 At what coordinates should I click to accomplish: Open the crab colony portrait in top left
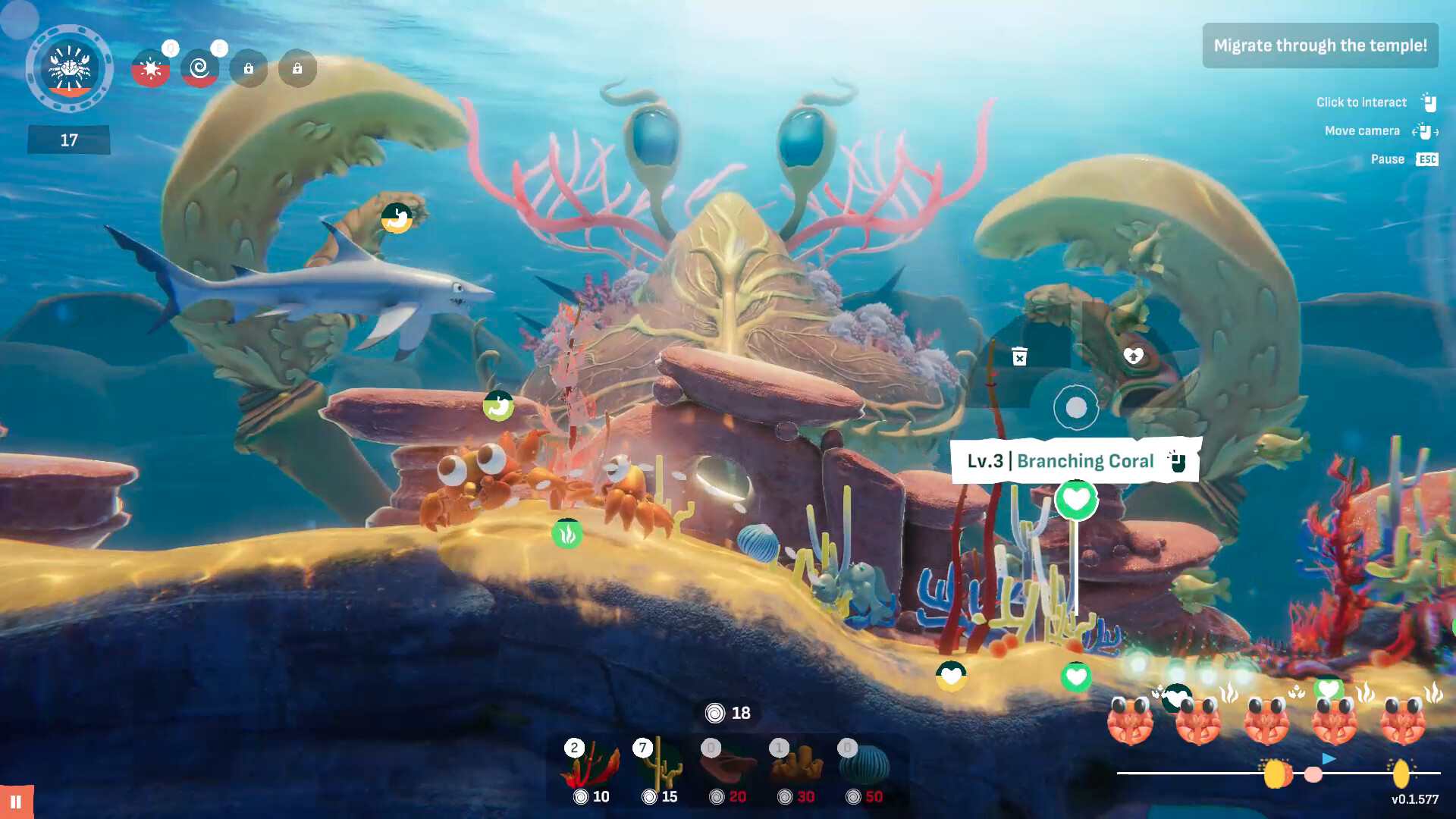coord(69,69)
